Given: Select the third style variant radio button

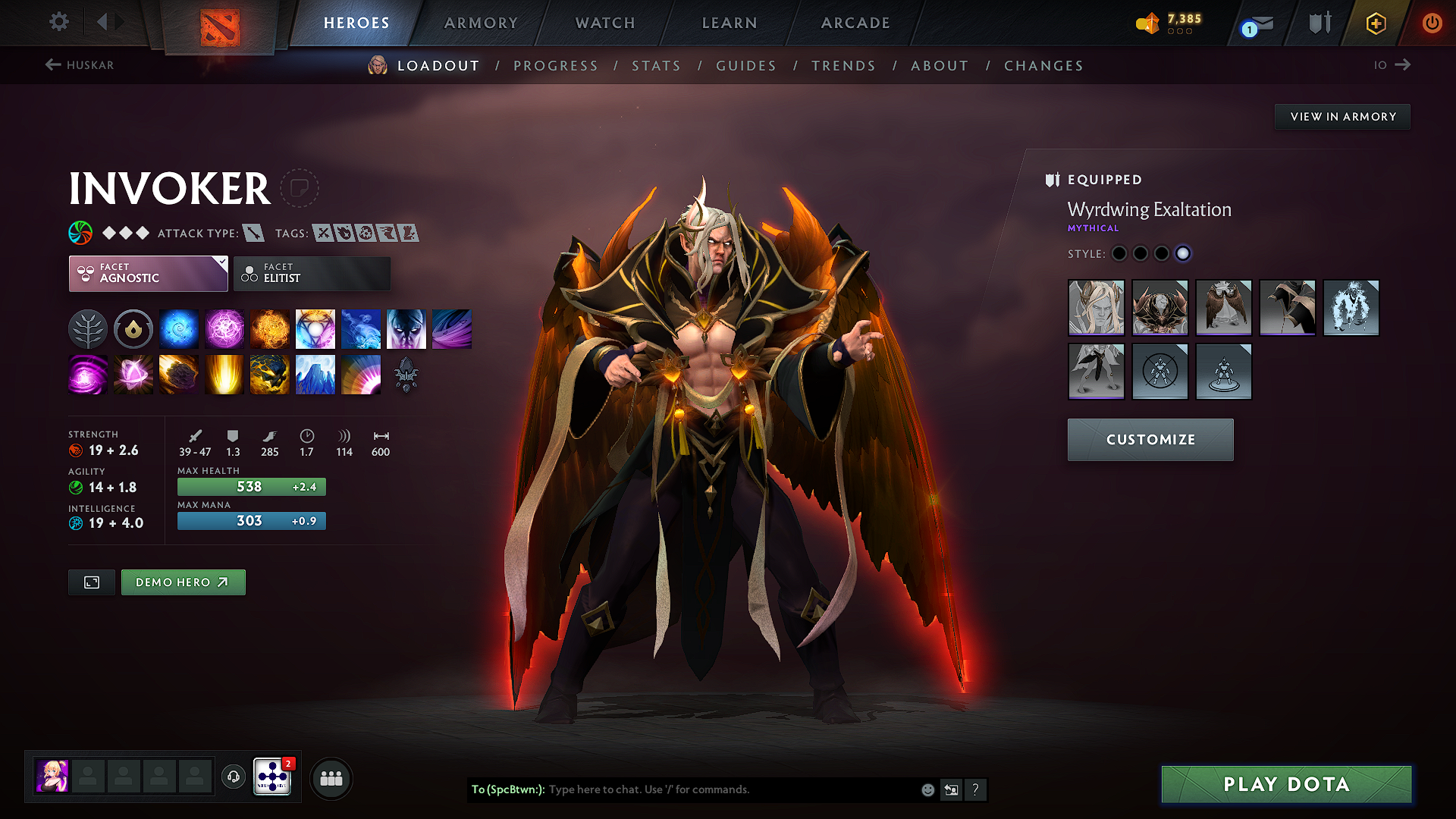Looking at the screenshot, I should click(1162, 254).
